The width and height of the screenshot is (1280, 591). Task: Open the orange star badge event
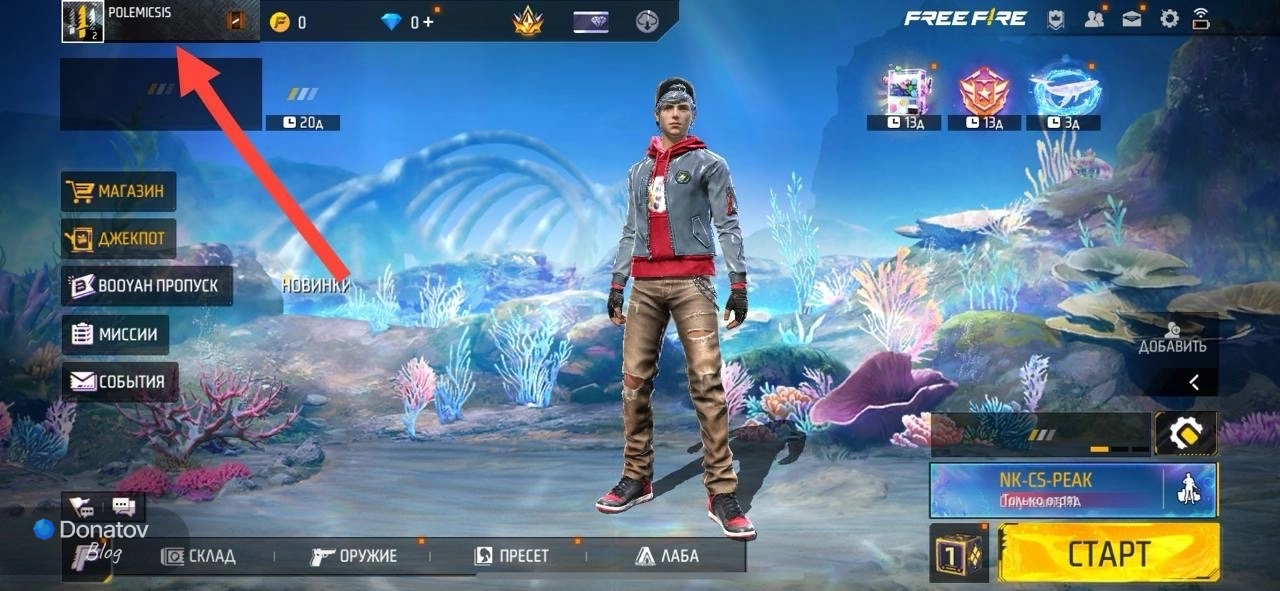pyautogui.click(x=984, y=90)
